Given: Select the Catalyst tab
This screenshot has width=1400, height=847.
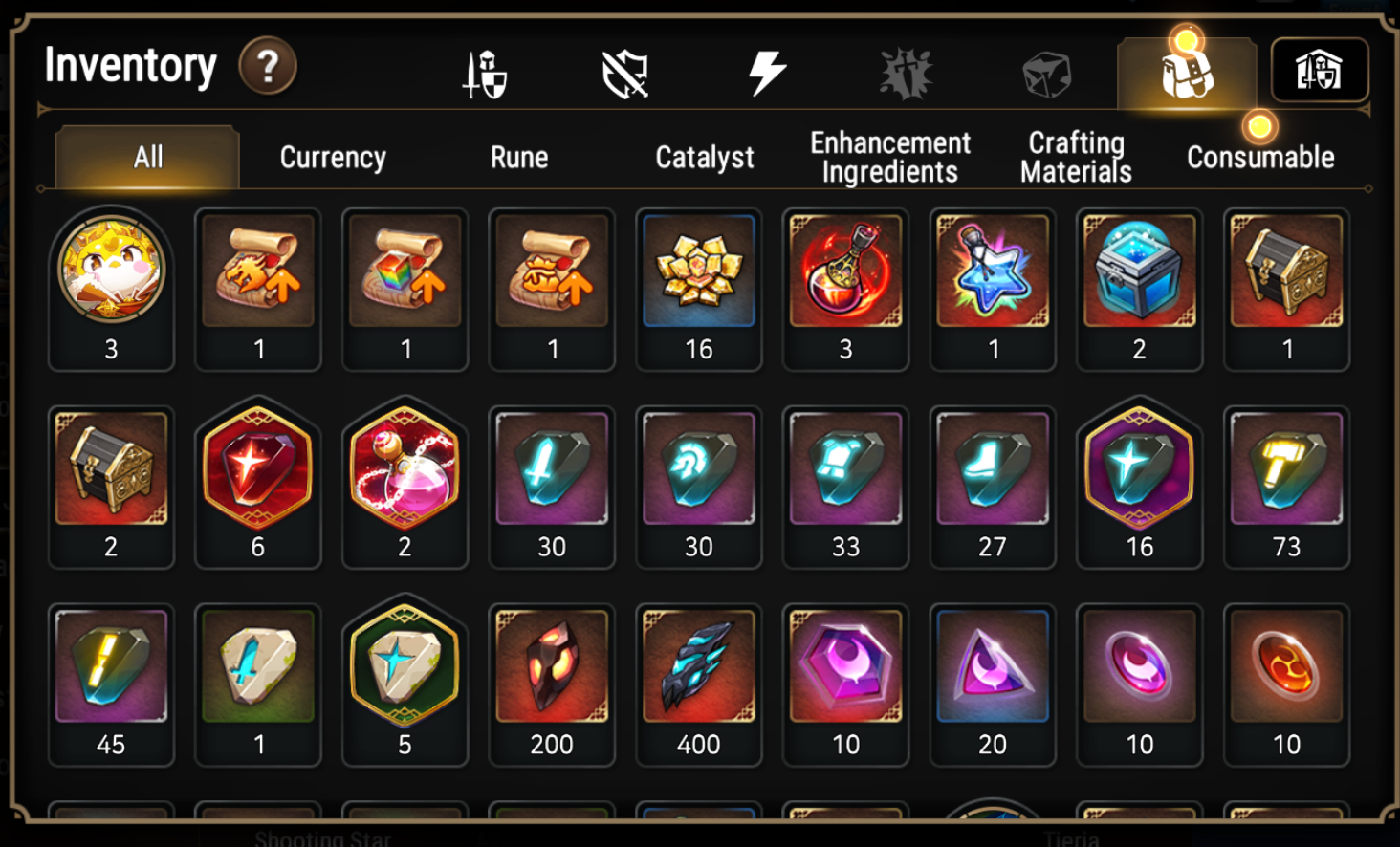Looking at the screenshot, I should tap(703, 157).
